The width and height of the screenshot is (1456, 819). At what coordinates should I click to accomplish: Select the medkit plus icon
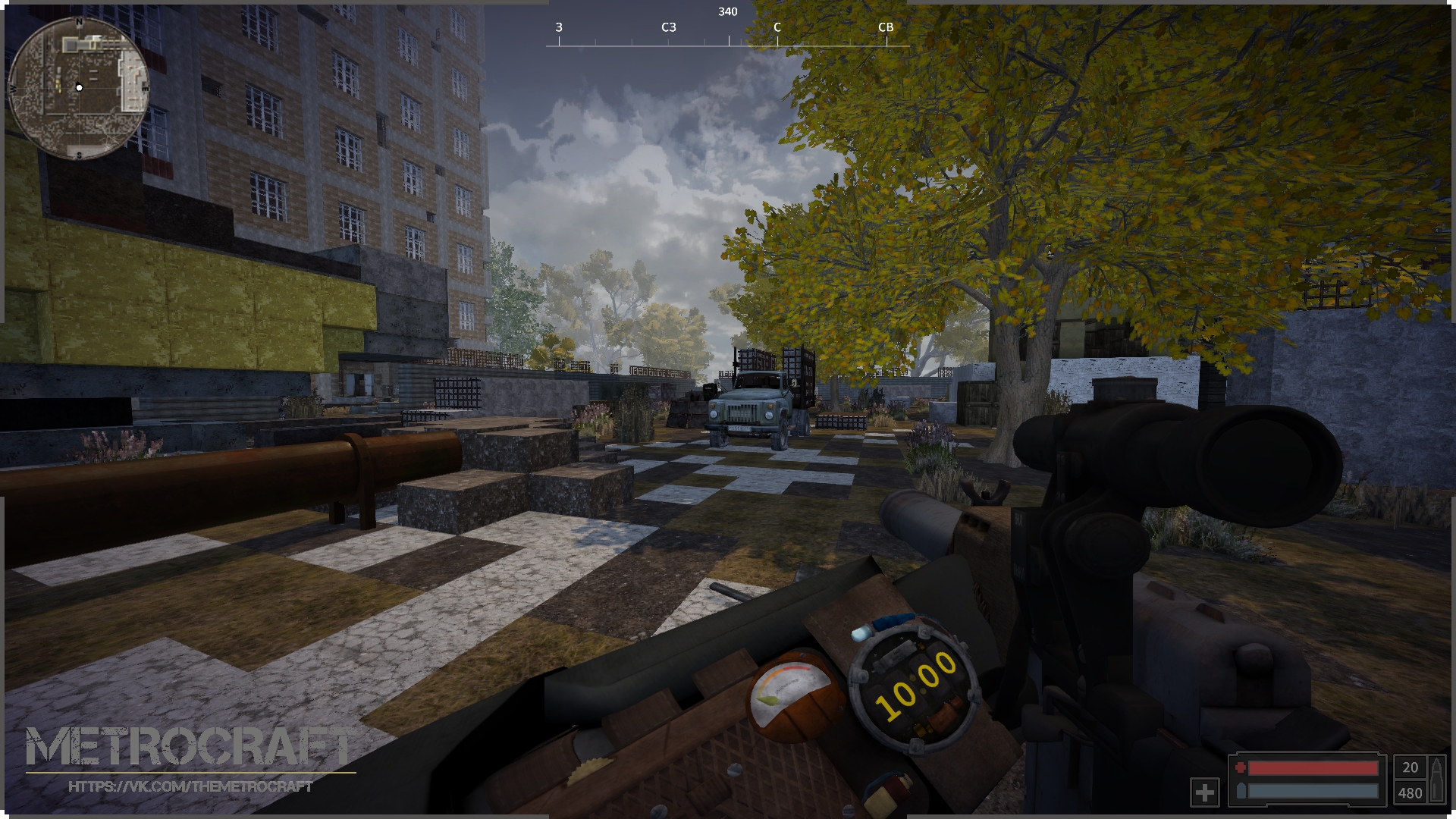[x=1204, y=792]
